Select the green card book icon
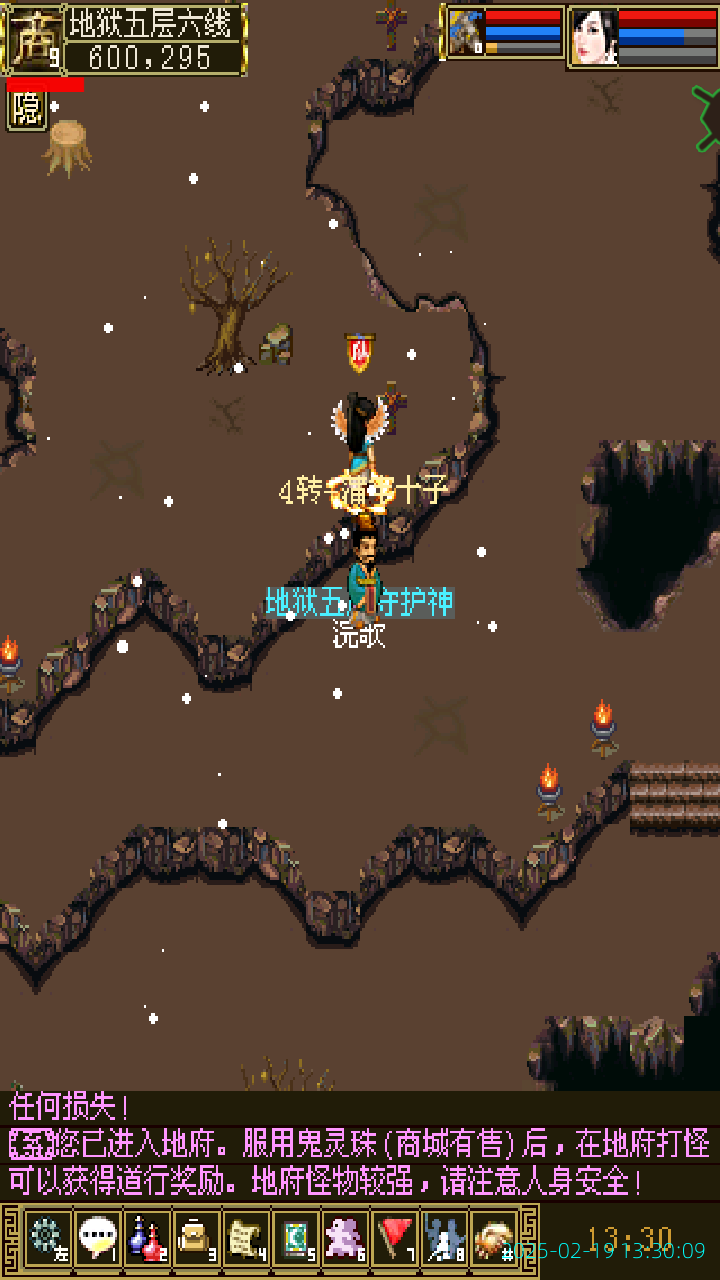Viewport: 720px width, 1280px height. (x=296, y=1237)
